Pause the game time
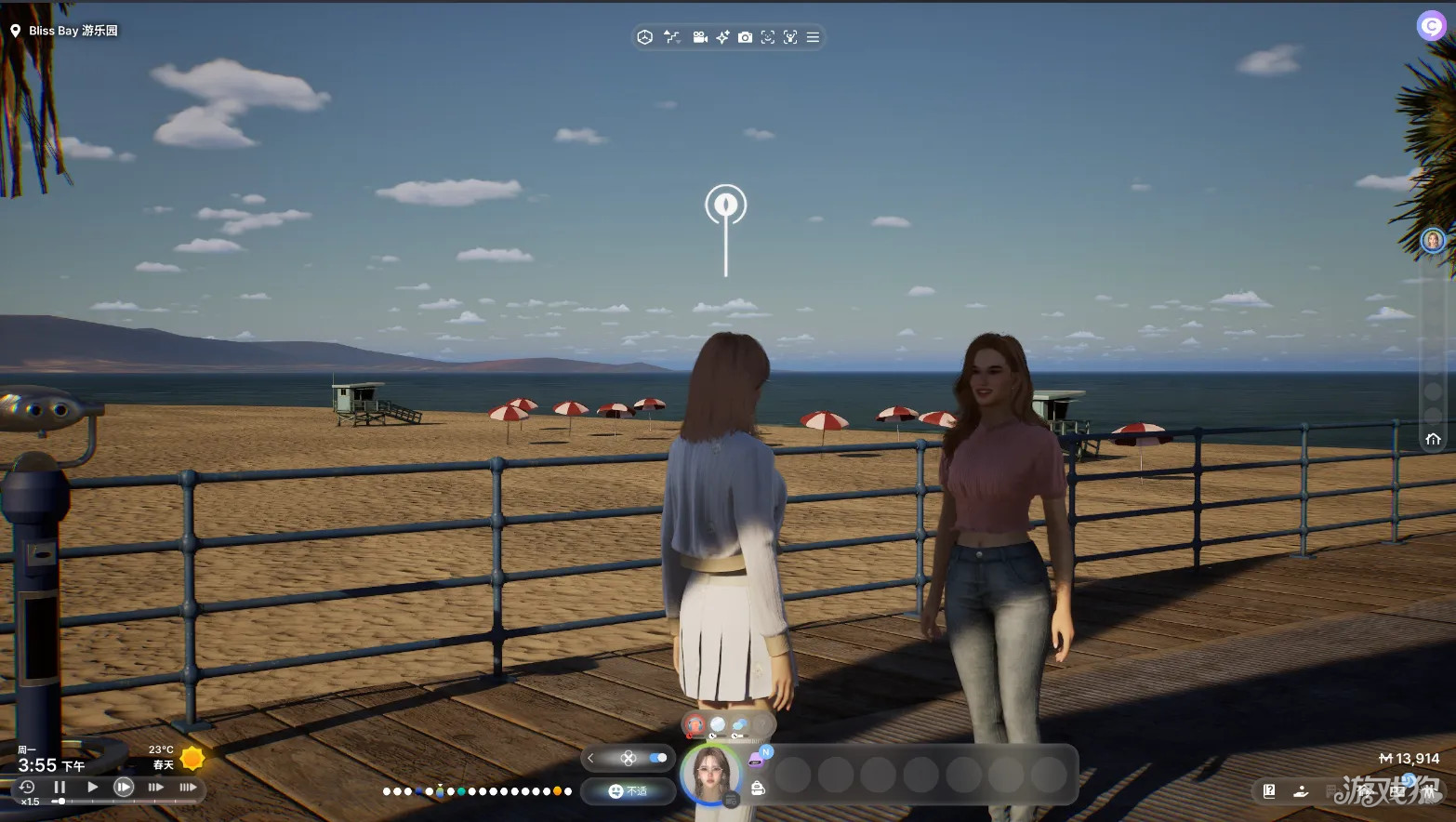The width and height of the screenshot is (1456, 822). click(x=60, y=788)
